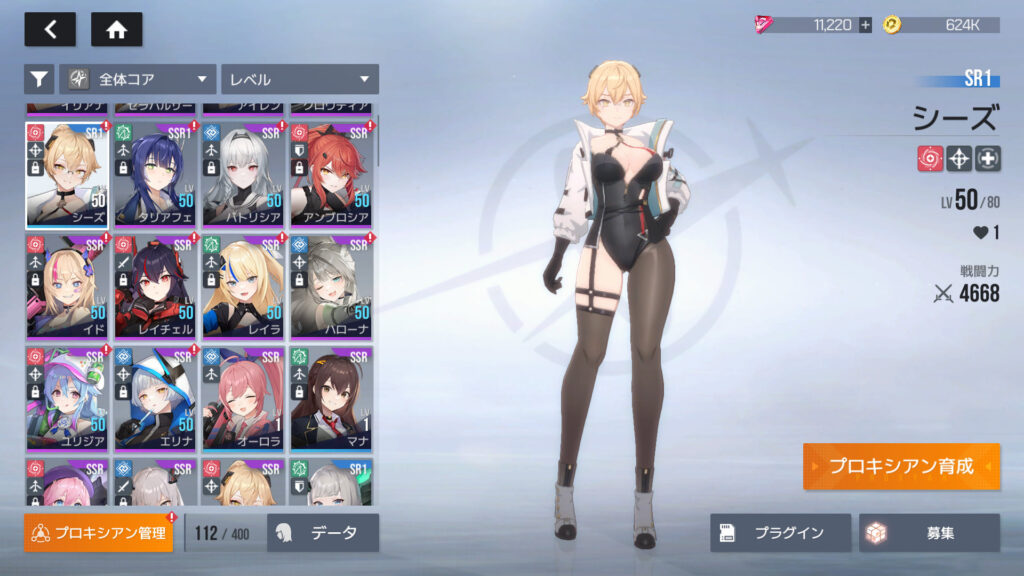
Task: Open プロキシアン管理 management
Action: pyautogui.click(x=98, y=533)
